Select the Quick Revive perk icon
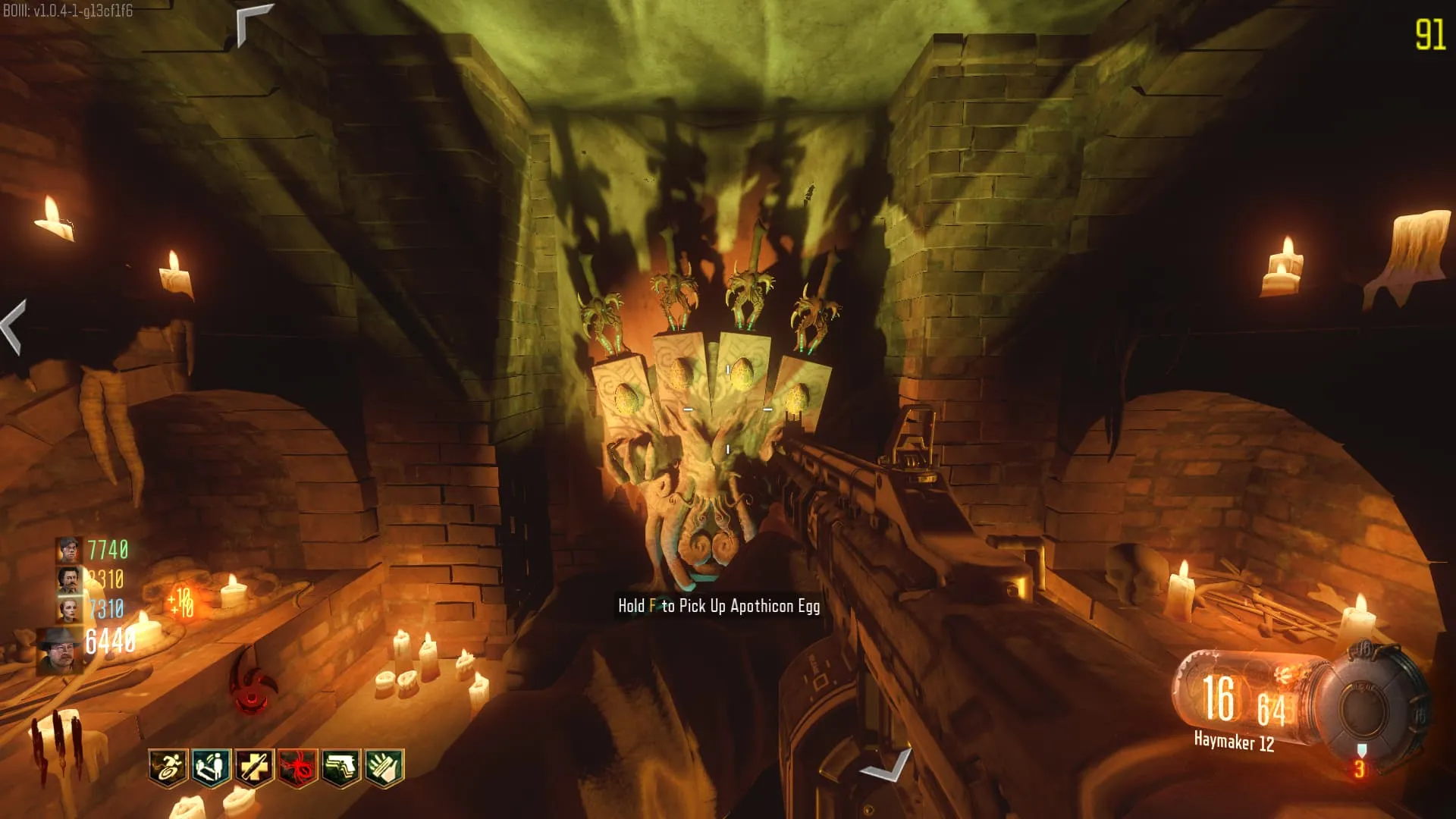 (x=211, y=767)
